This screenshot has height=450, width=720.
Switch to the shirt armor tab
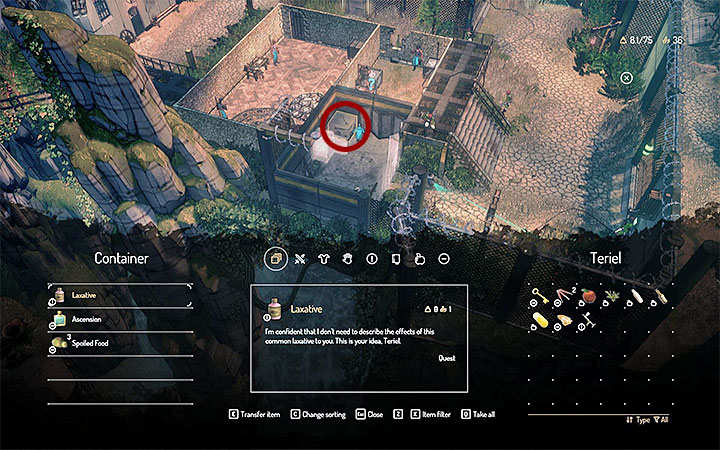point(322,258)
